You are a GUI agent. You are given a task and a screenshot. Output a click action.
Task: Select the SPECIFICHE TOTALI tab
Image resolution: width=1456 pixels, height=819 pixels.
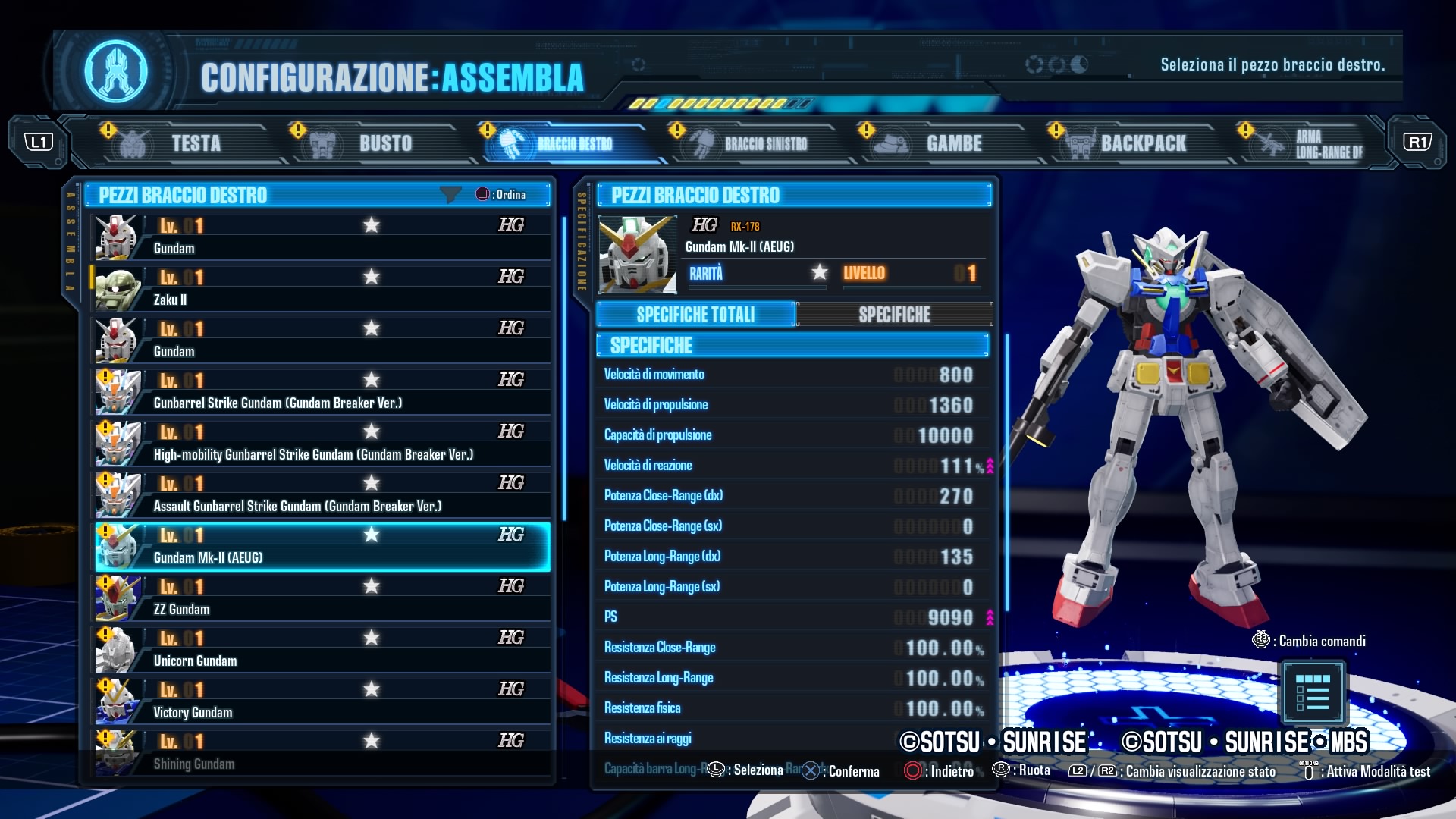coord(695,314)
